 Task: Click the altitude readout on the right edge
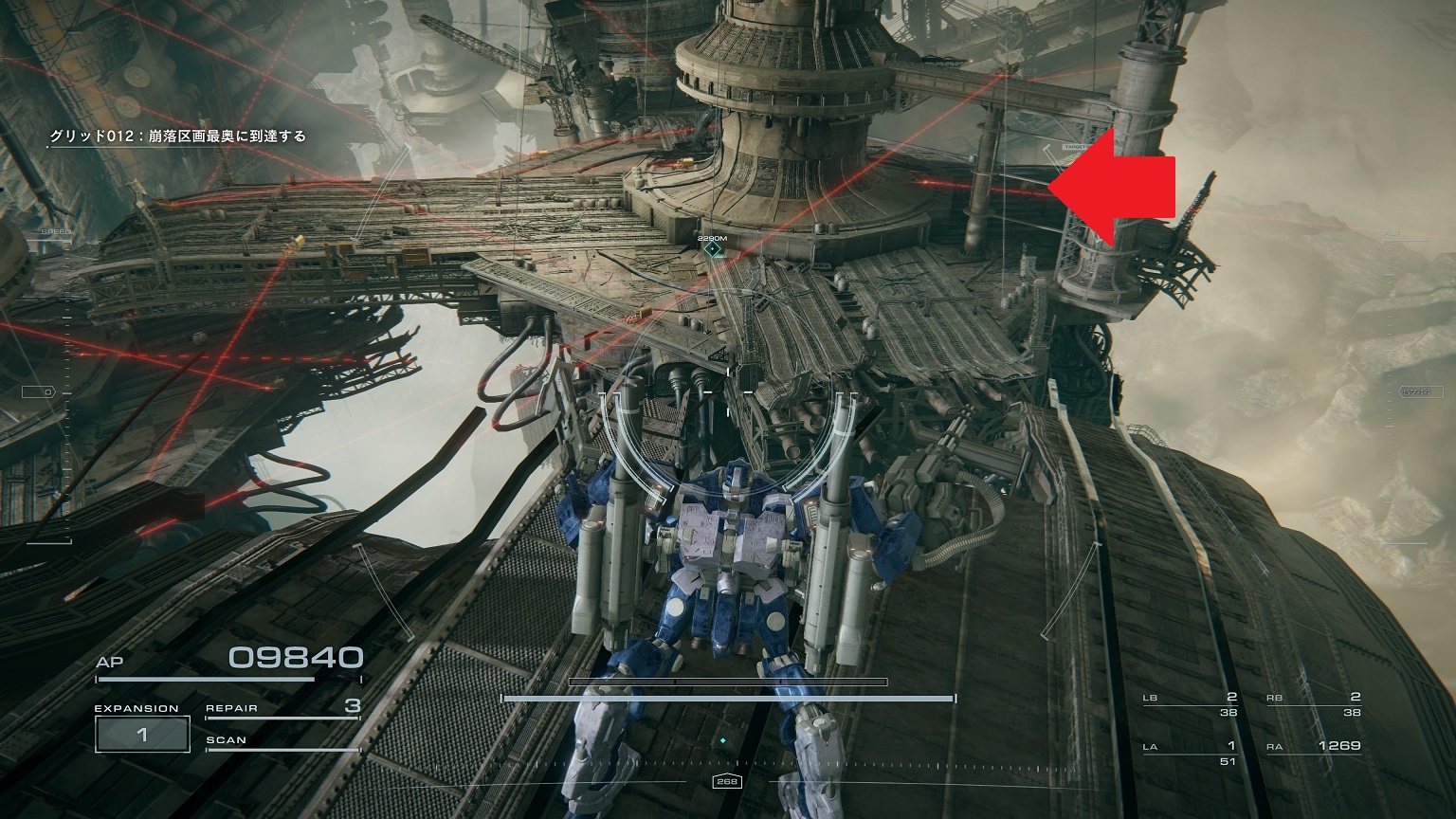[x=1422, y=392]
